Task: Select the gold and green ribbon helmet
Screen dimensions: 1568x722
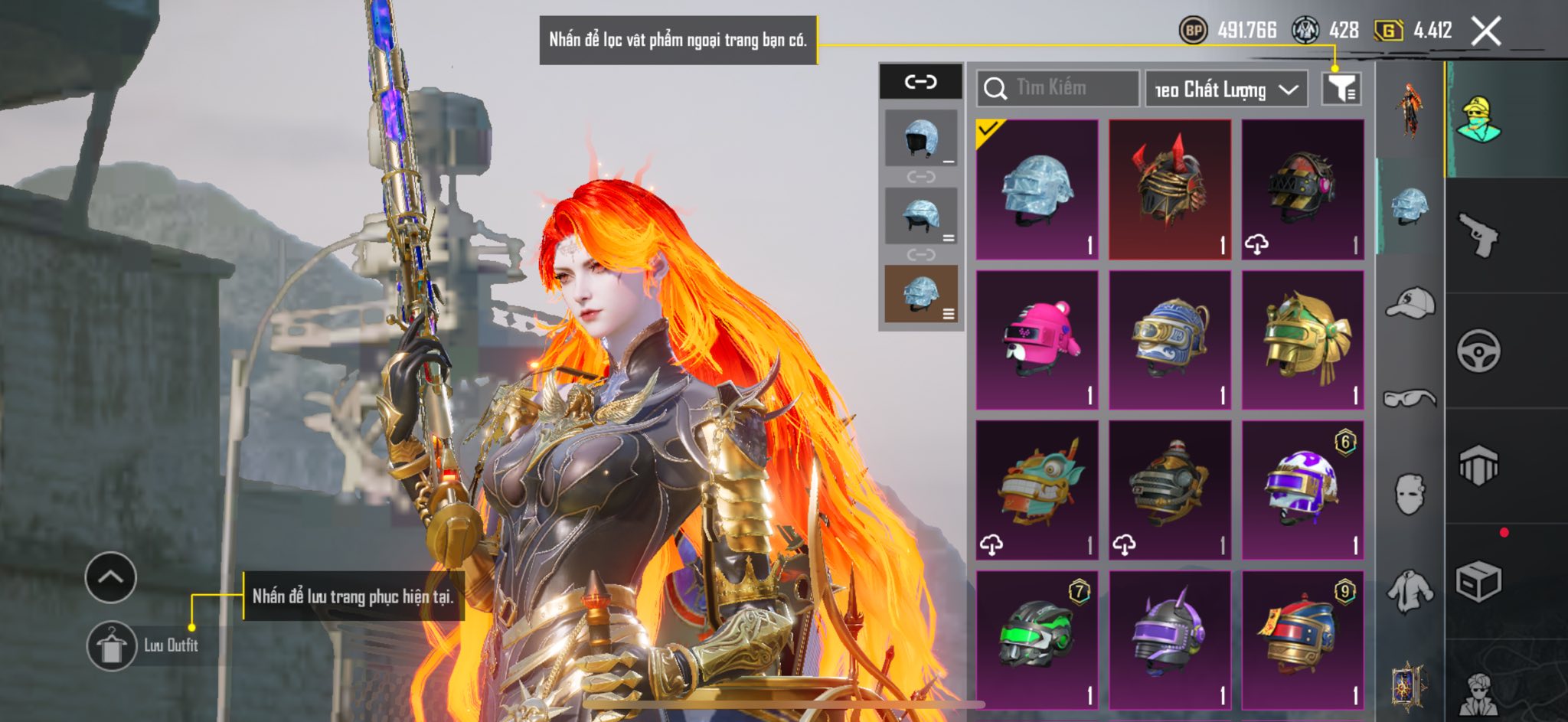Action: [x=1302, y=339]
